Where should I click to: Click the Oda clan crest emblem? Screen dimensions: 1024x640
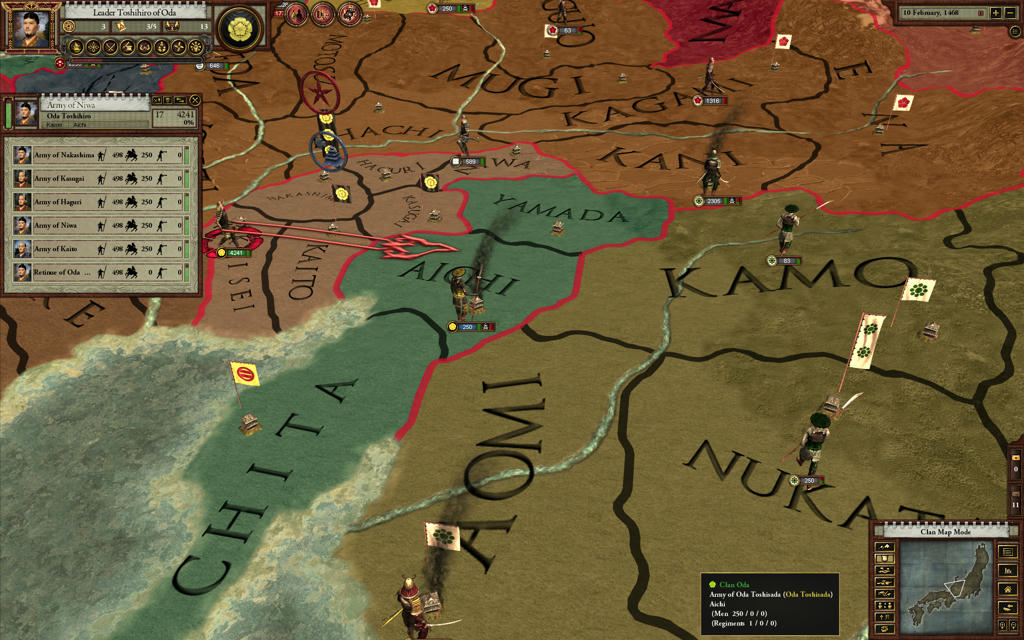[x=238, y=28]
